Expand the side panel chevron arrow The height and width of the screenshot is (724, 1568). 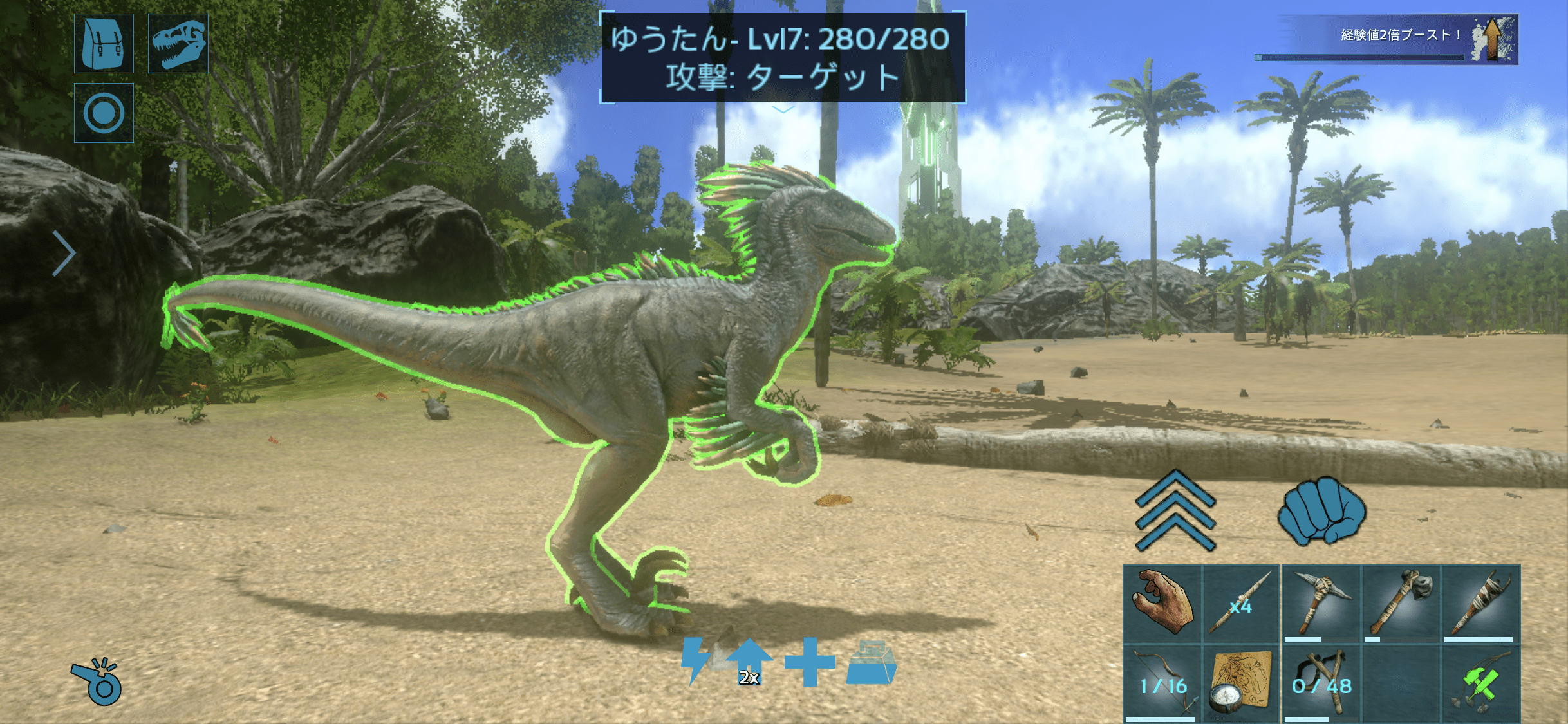63,253
